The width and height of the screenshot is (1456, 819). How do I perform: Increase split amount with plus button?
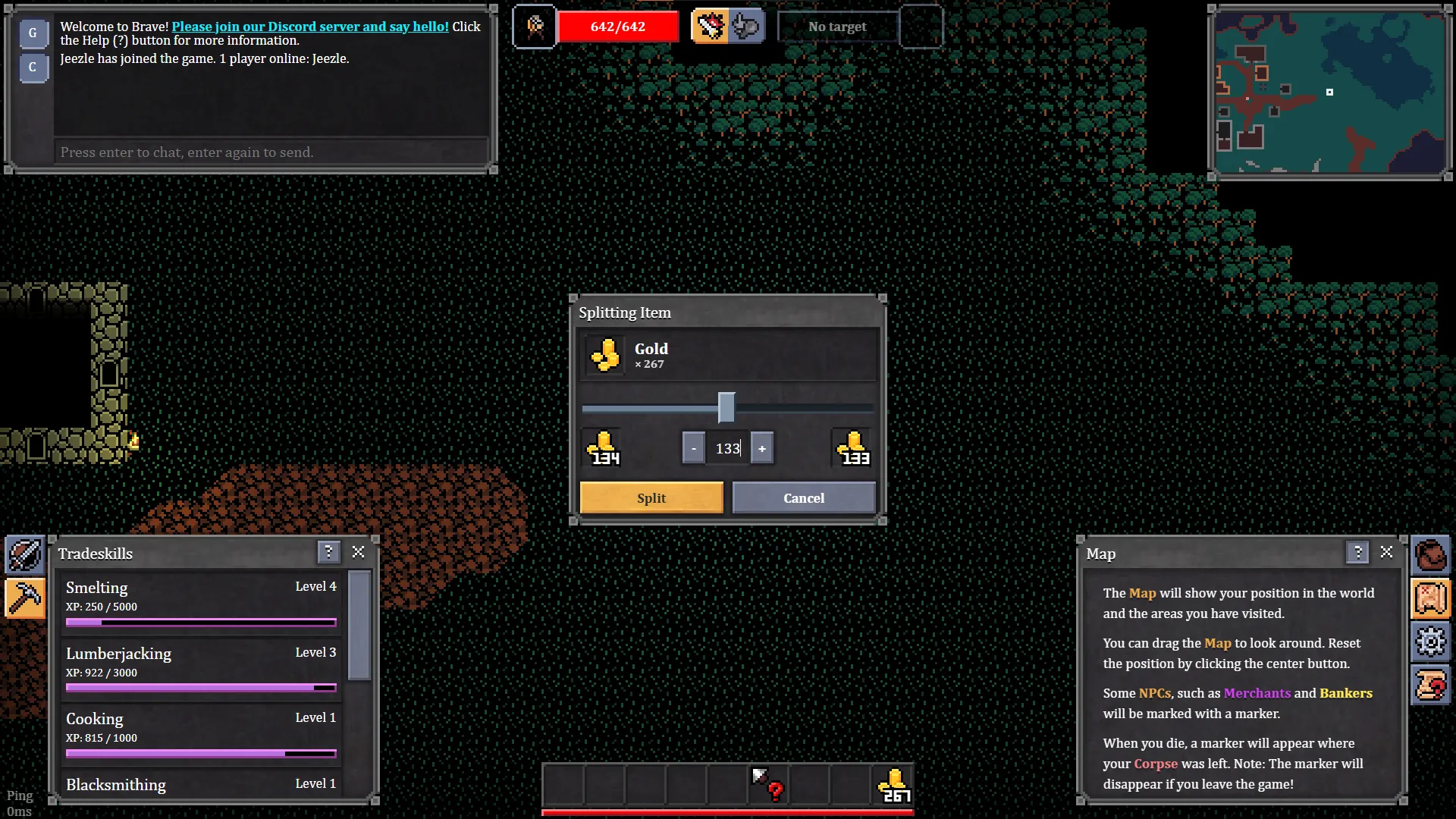tap(762, 448)
